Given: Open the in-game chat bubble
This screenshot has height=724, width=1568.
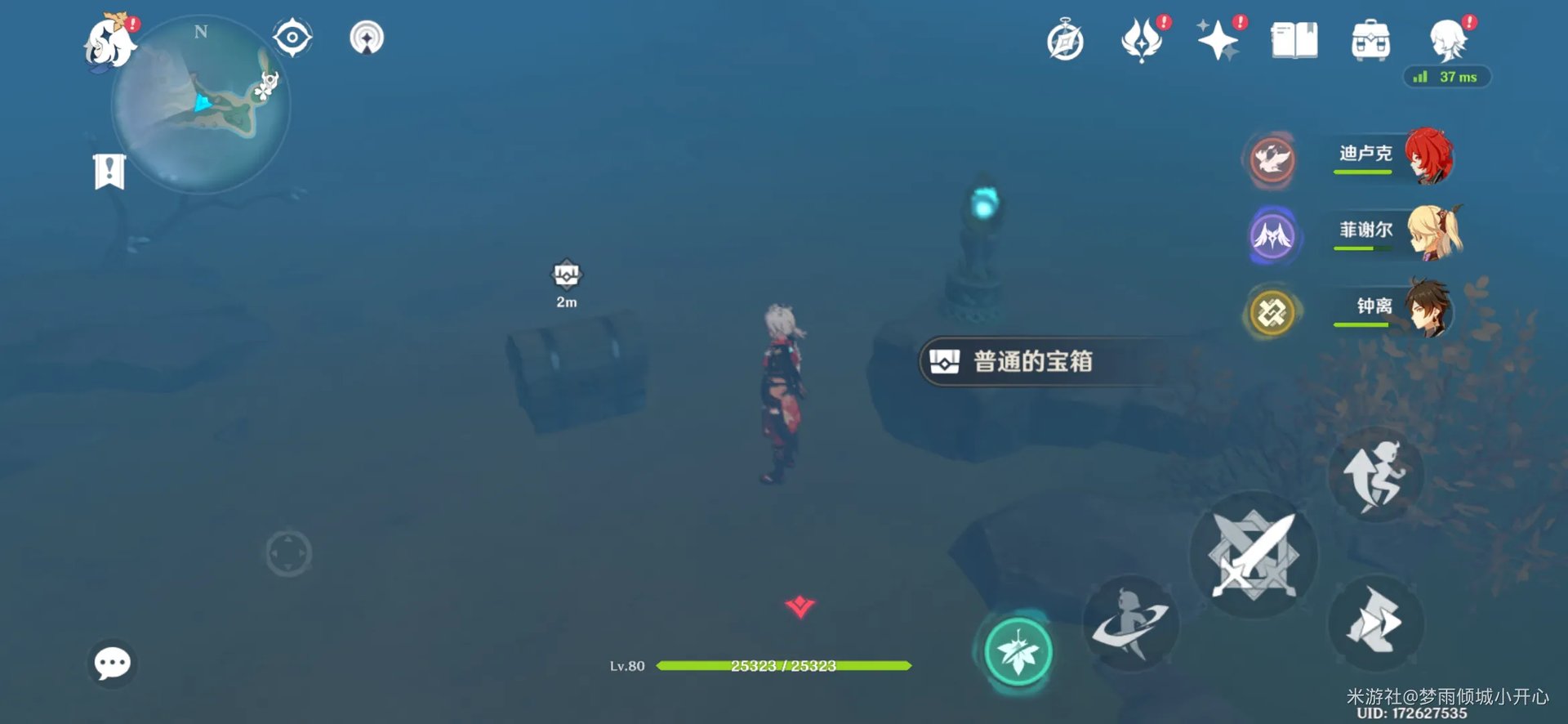Looking at the screenshot, I should 112,664.
